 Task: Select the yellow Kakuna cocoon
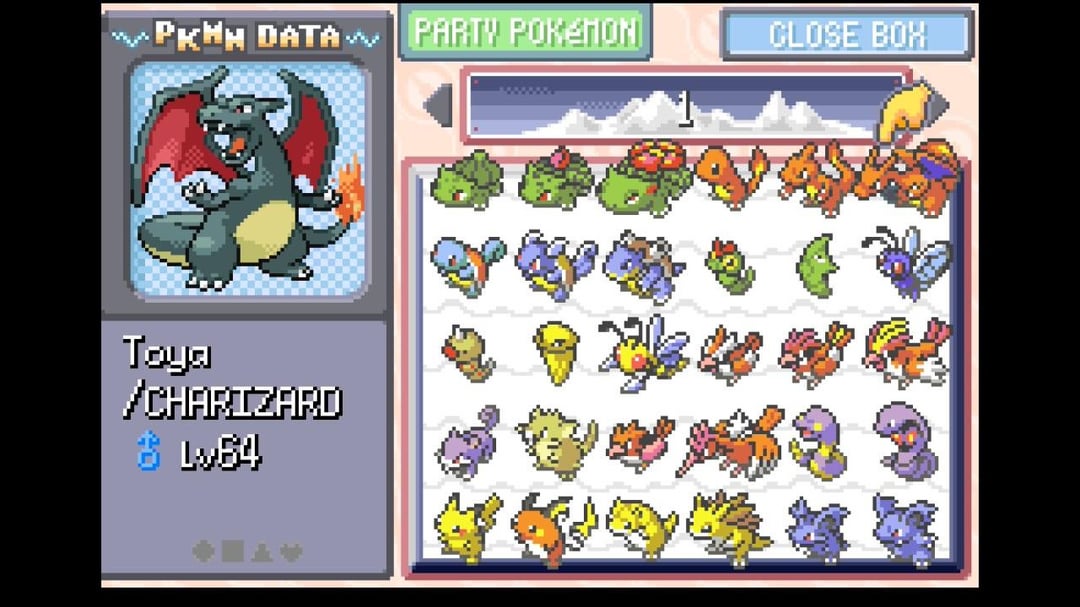coord(556,350)
